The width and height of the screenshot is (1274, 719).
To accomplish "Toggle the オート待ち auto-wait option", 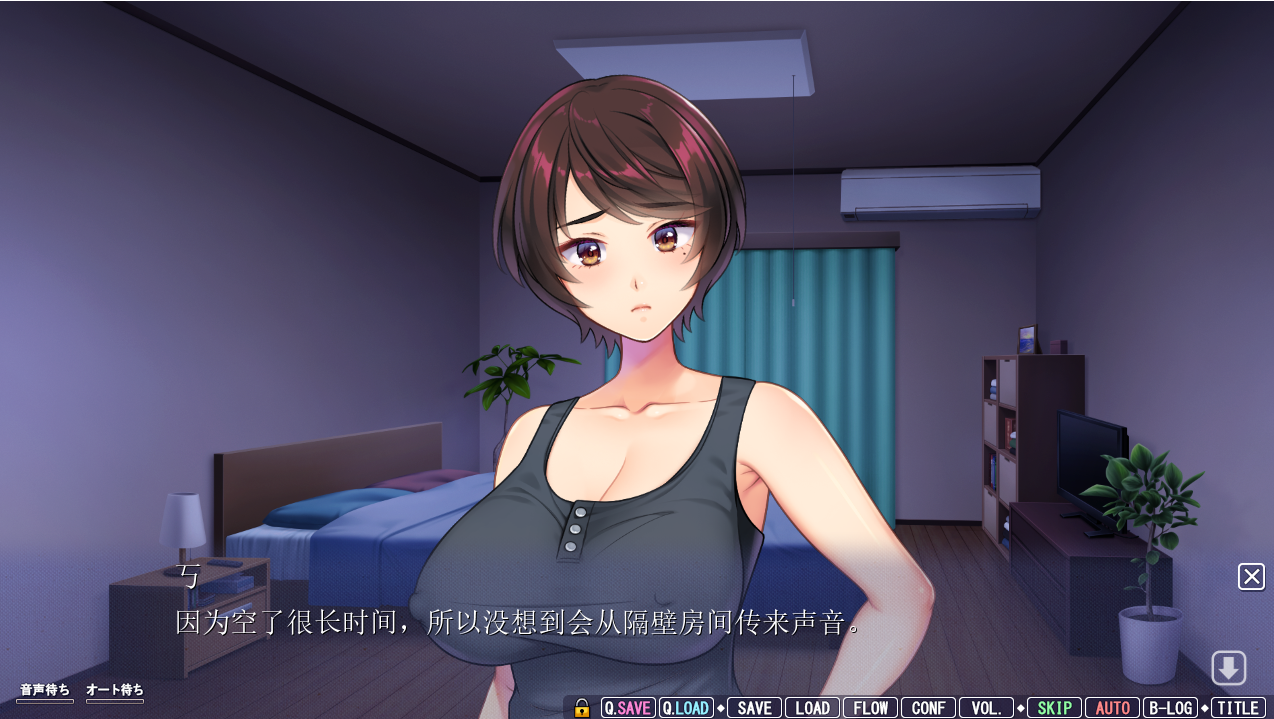I will [115, 691].
